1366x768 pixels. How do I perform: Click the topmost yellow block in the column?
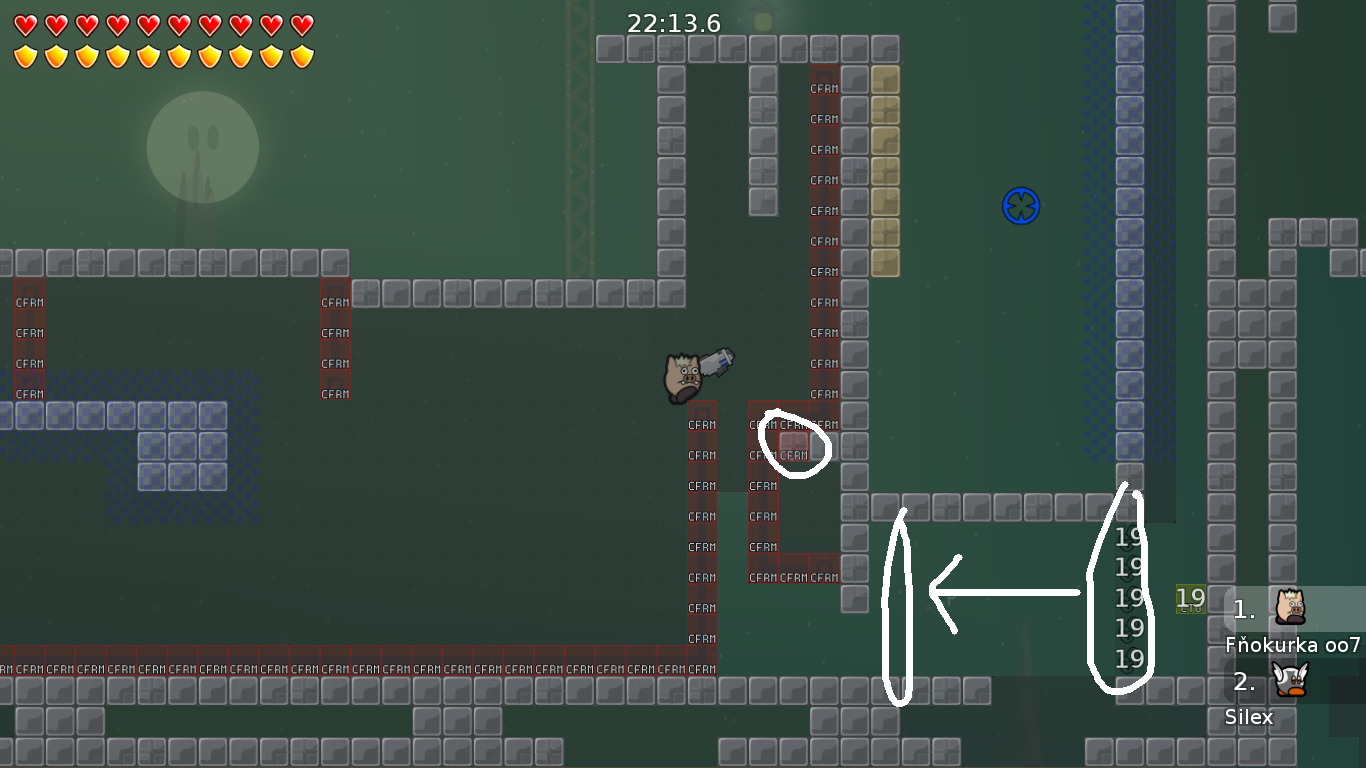point(884,81)
